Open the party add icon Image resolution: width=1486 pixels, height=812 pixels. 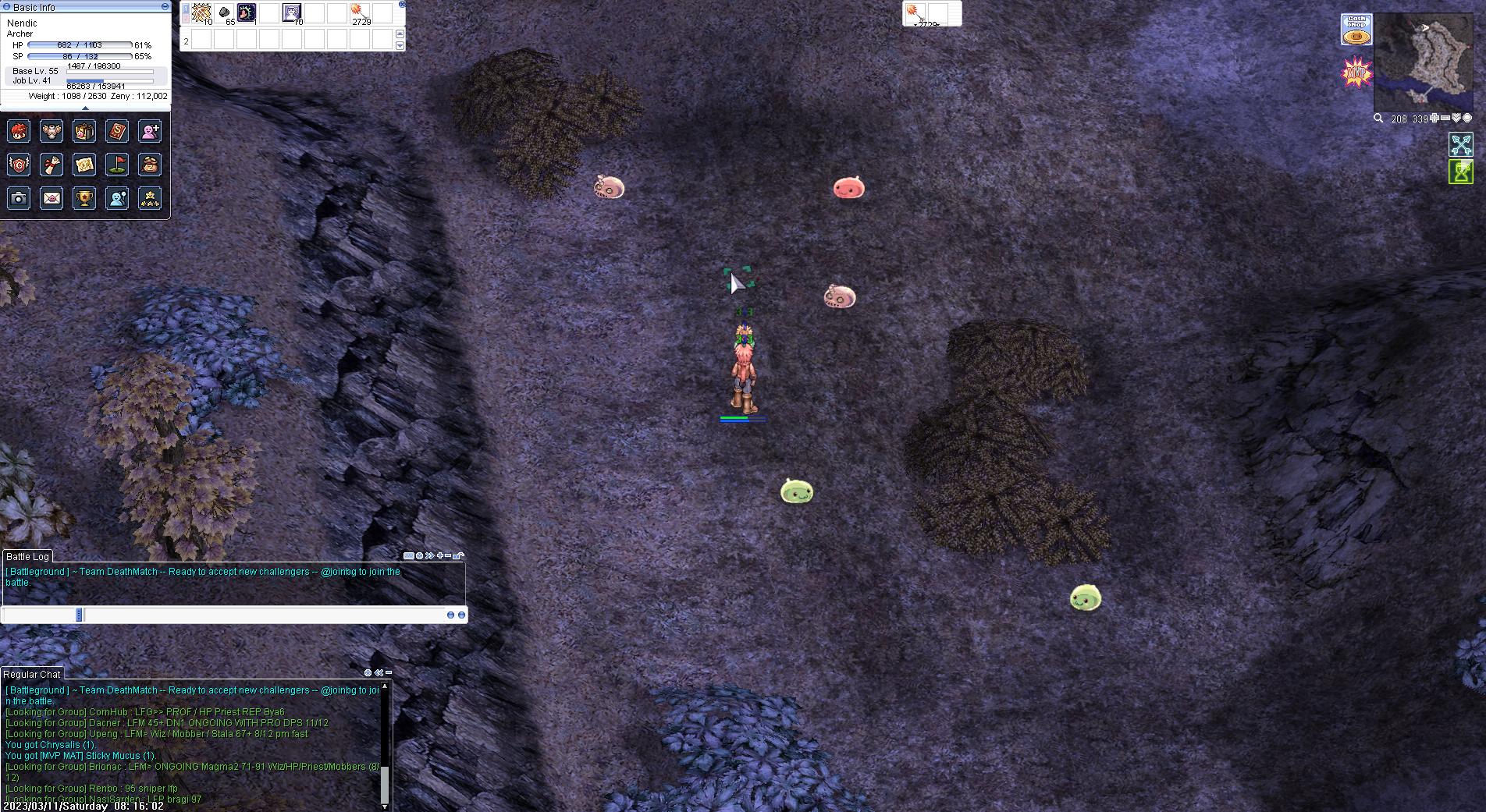coord(149,131)
